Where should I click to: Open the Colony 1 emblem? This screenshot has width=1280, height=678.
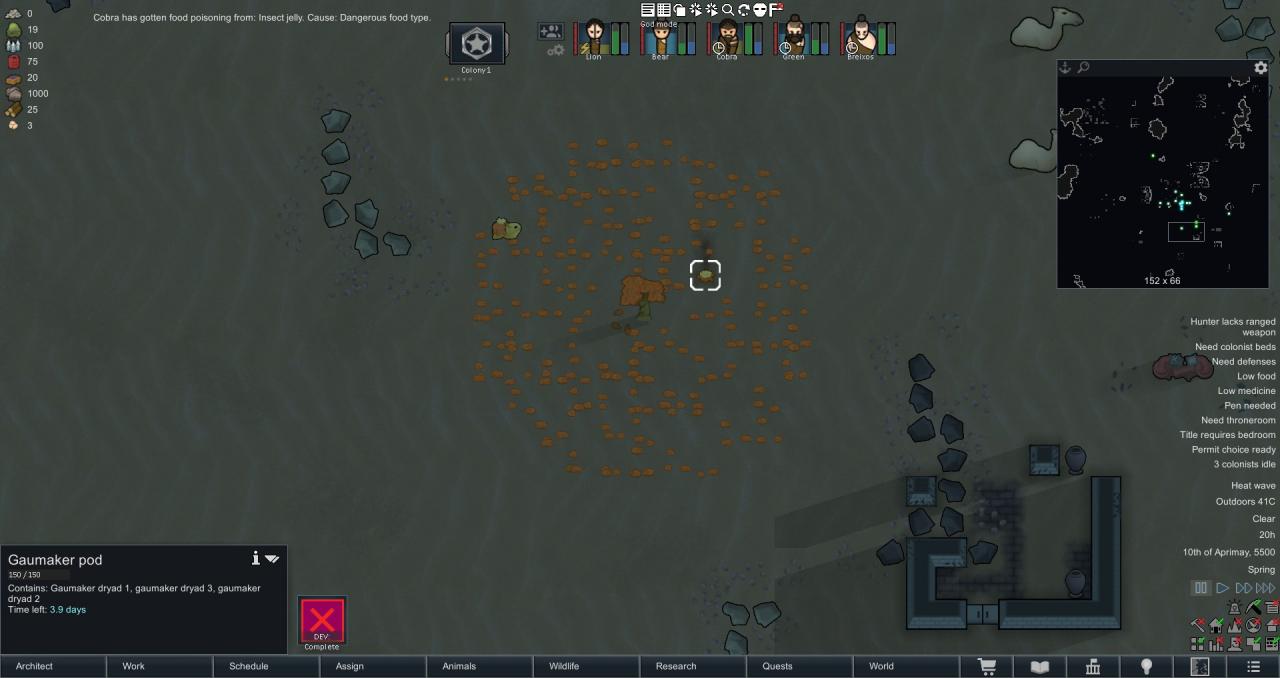coord(476,44)
